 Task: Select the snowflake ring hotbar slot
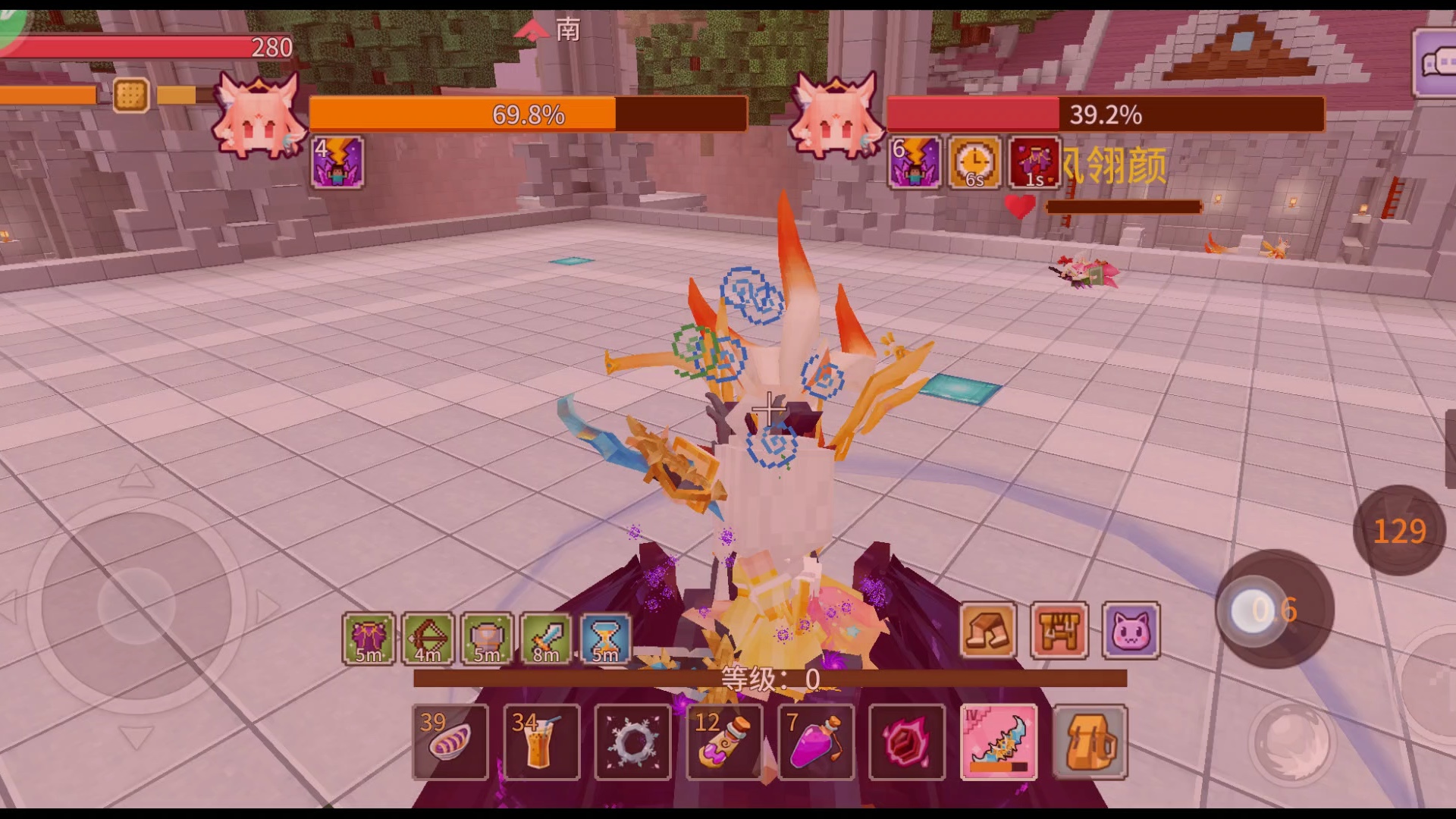pyautogui.click(x=632, y=742)
